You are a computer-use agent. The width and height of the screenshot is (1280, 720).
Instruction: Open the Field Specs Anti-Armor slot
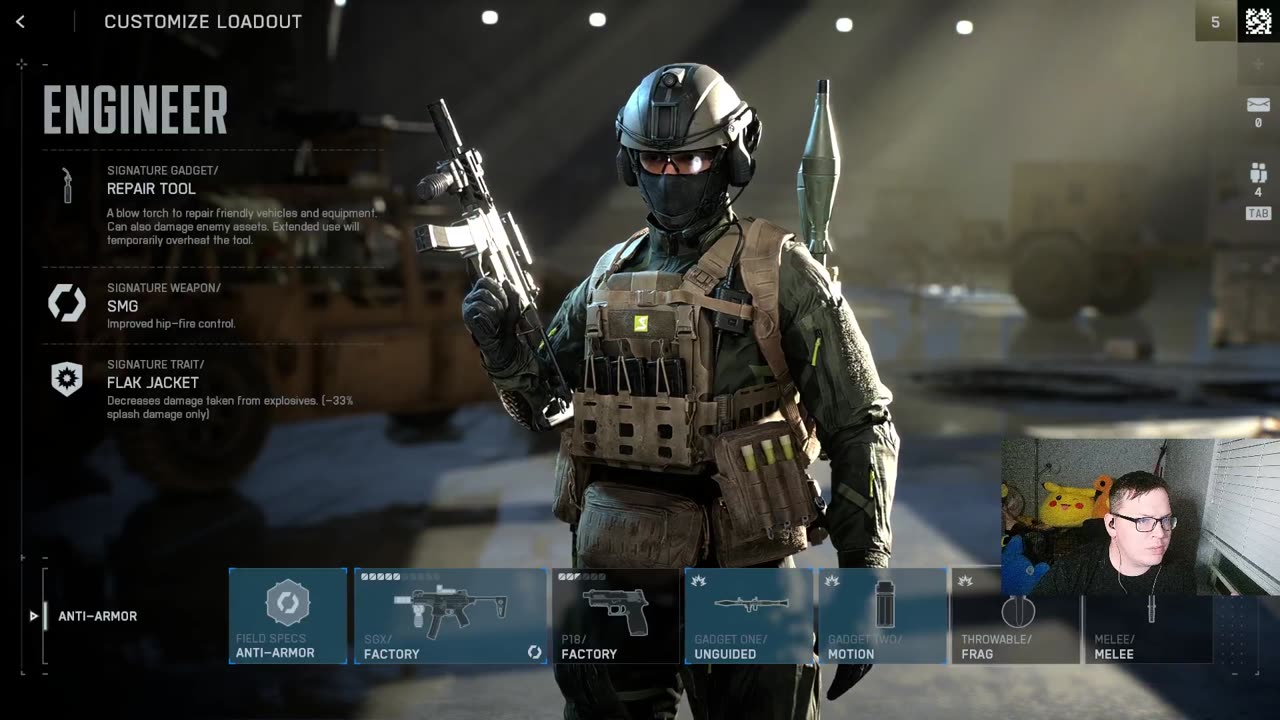point(288,616)
